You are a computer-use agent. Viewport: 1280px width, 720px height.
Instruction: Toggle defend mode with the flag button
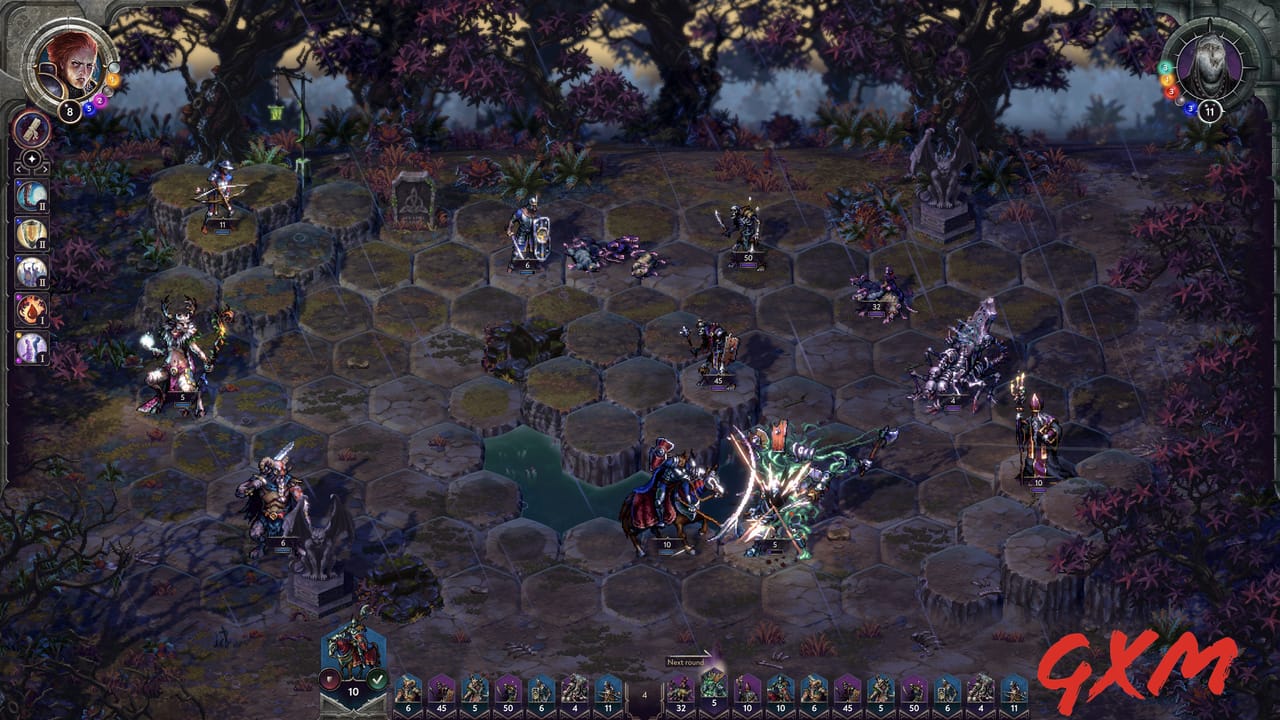(329, 678)
